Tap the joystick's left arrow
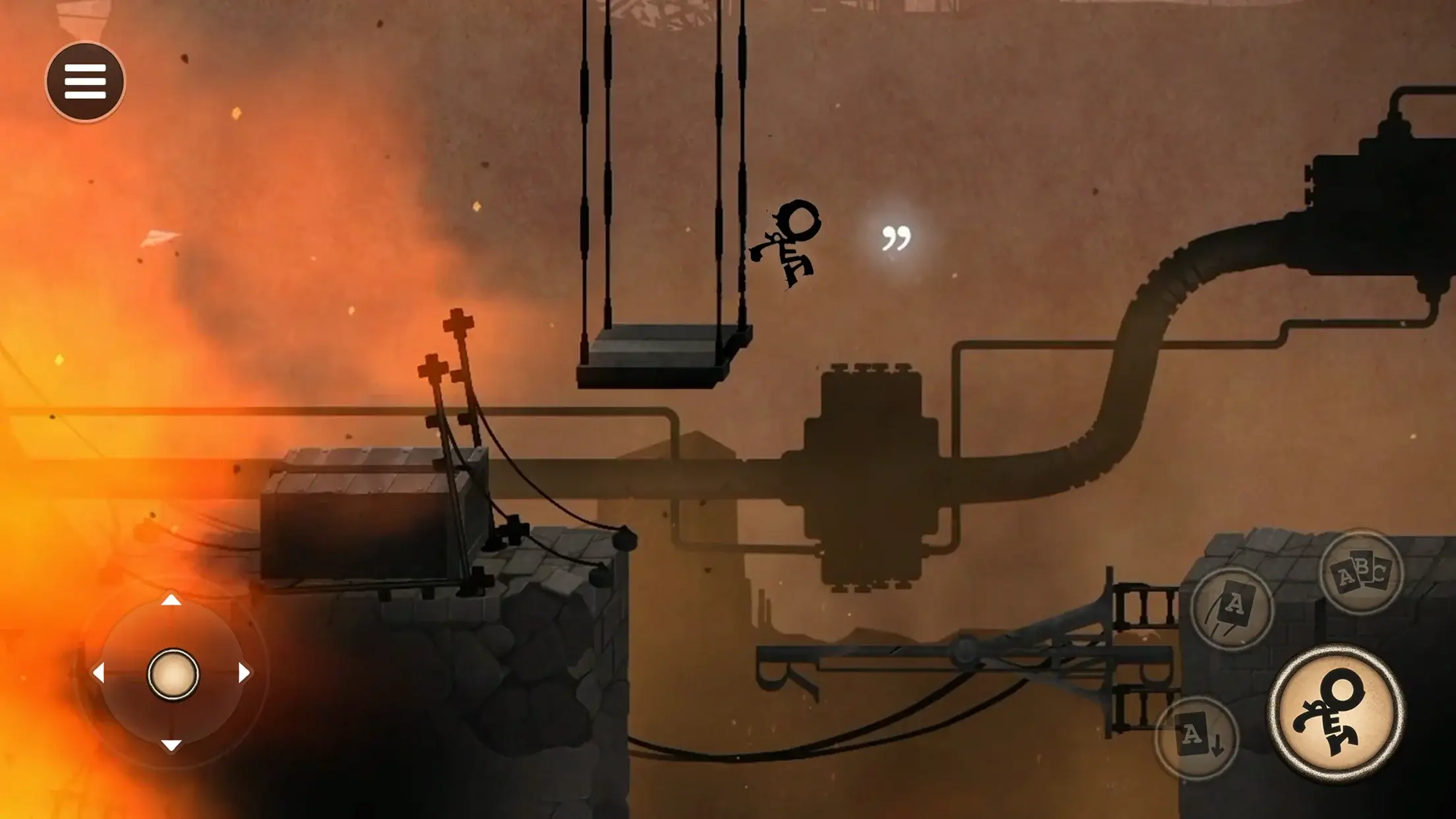 98,673
